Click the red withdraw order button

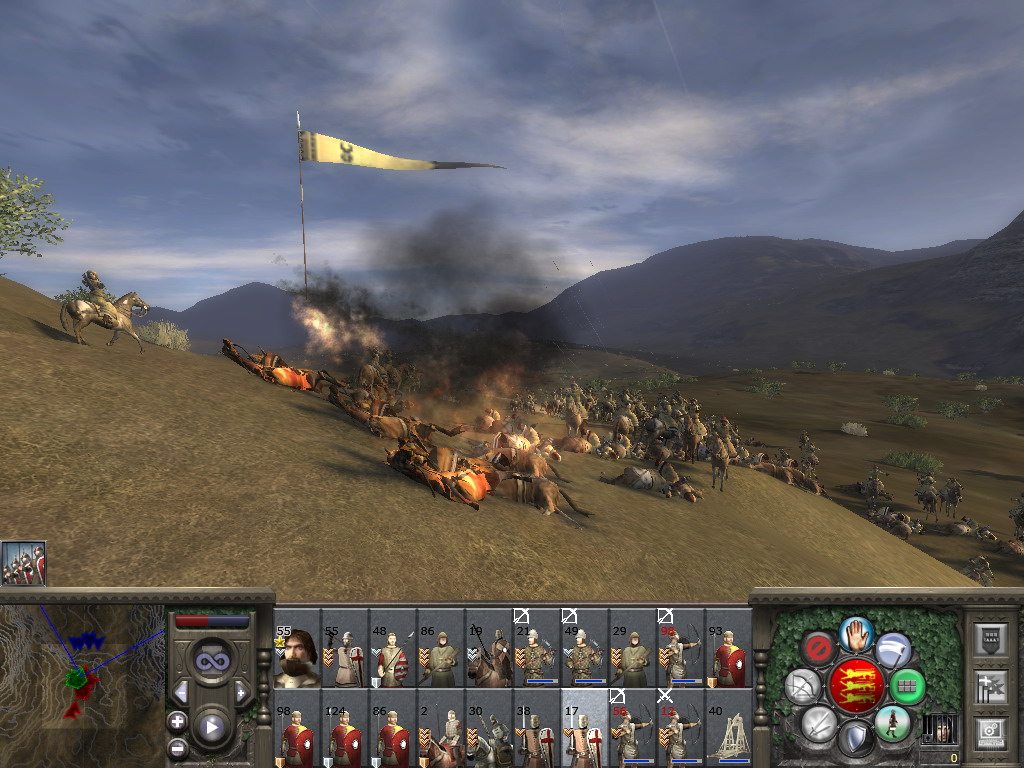point(818,649)
